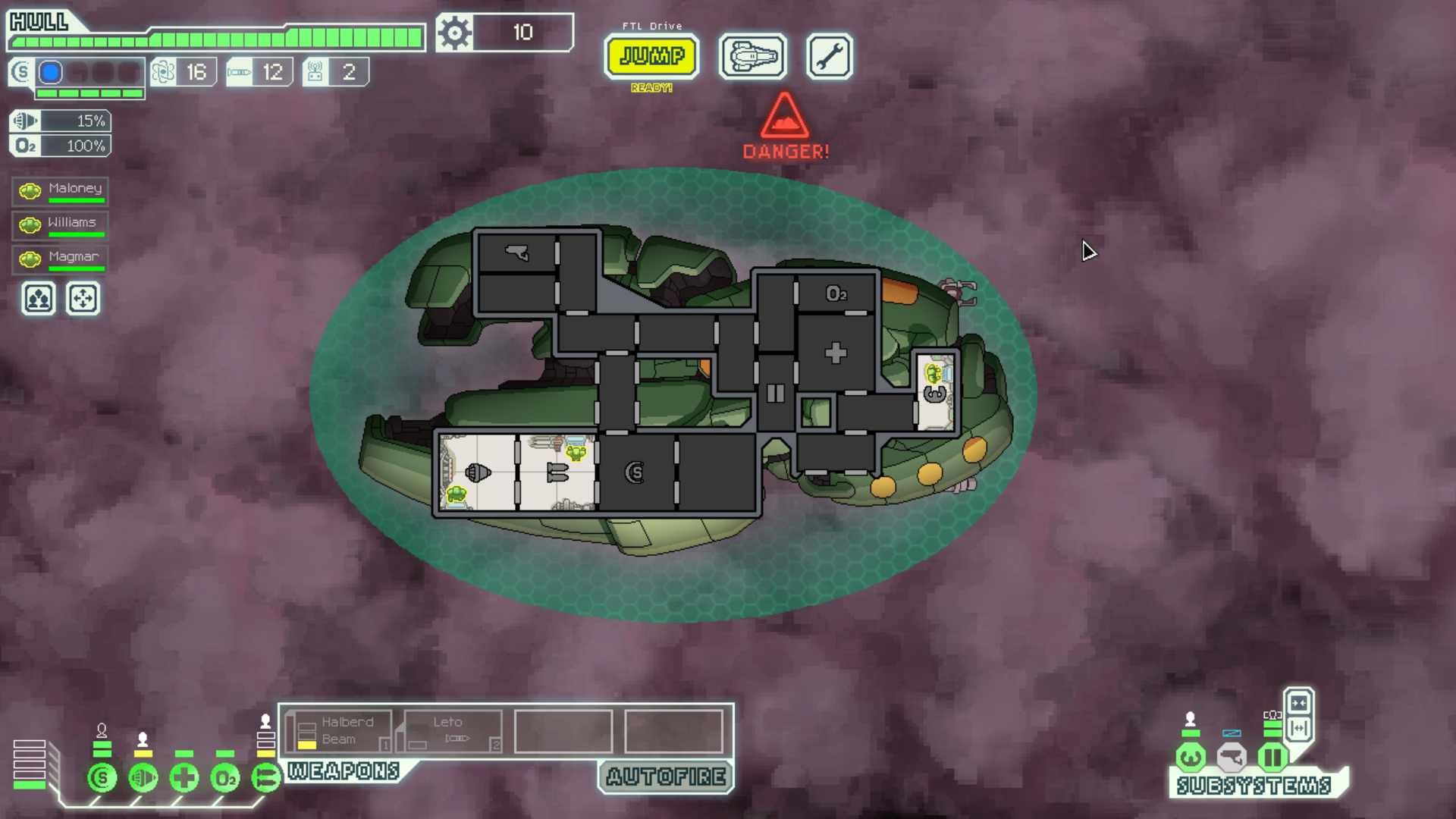Select crew member Maloney
Screen dimensions: 1456x819
point(61,190)
